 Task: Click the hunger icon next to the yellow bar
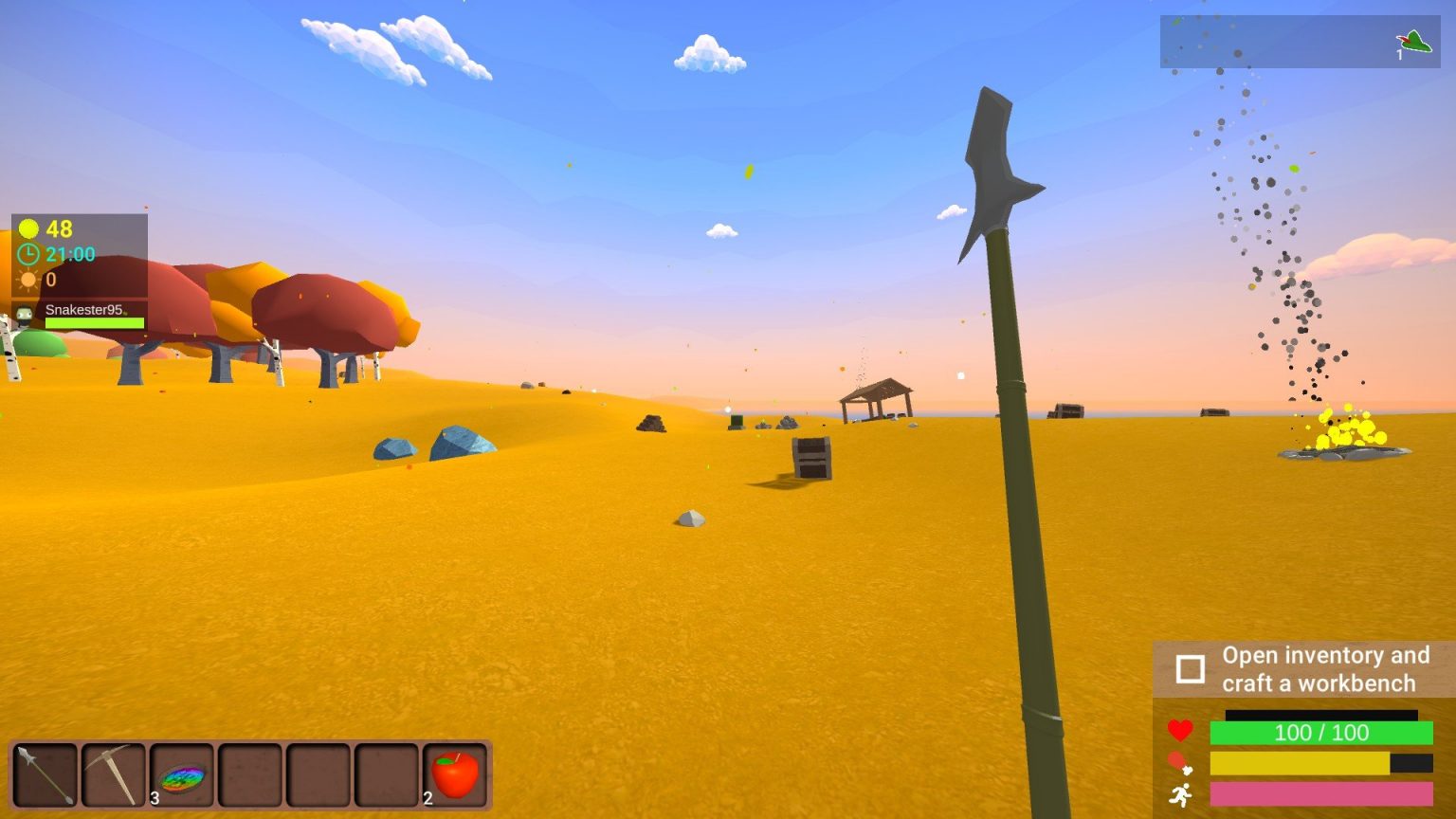pyautogui.click(x=1180, y=761)
